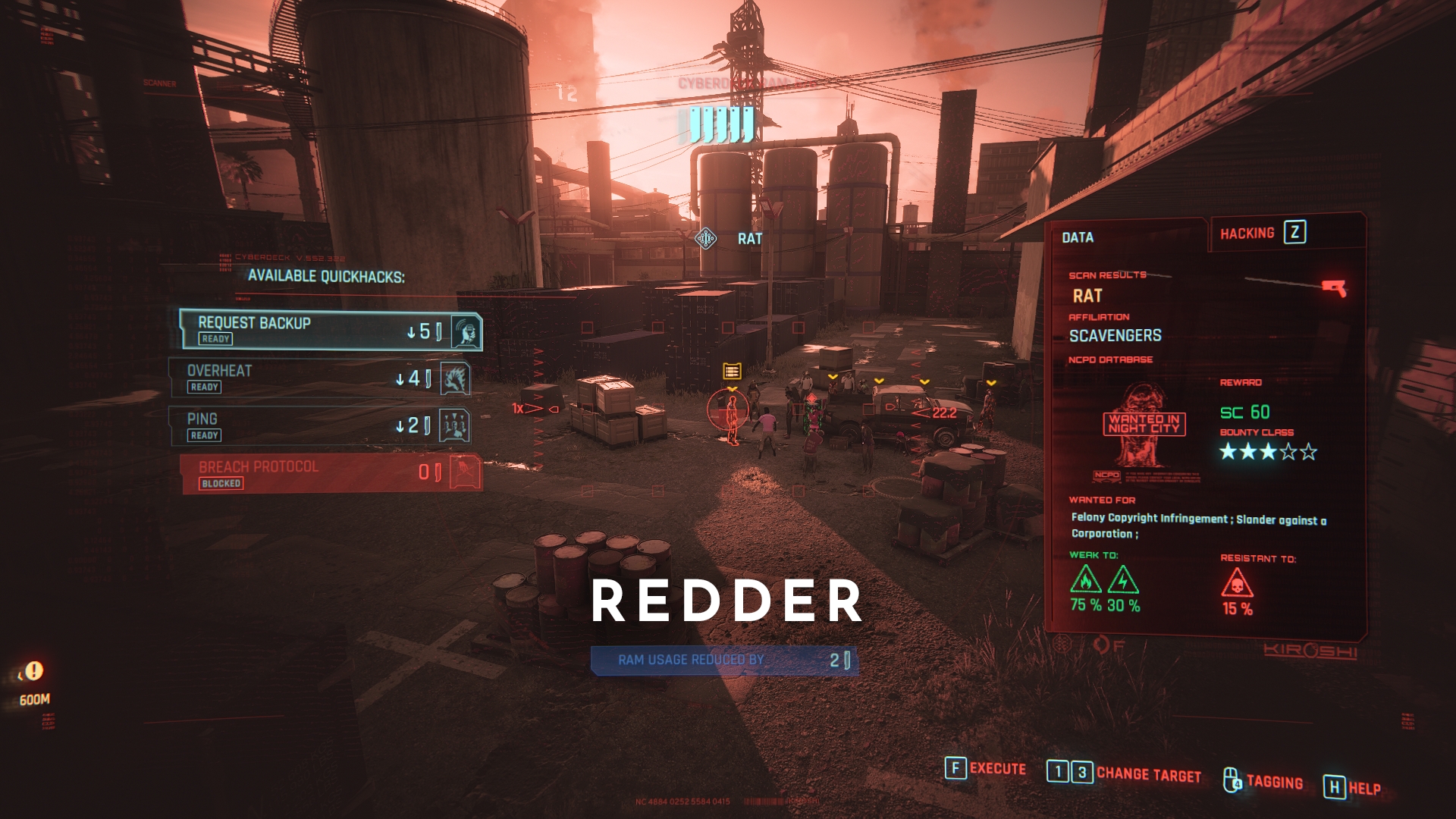This screenshot has width=1456, height=819.
Task: Open the Data tab of scanner
Action: 1078,237
